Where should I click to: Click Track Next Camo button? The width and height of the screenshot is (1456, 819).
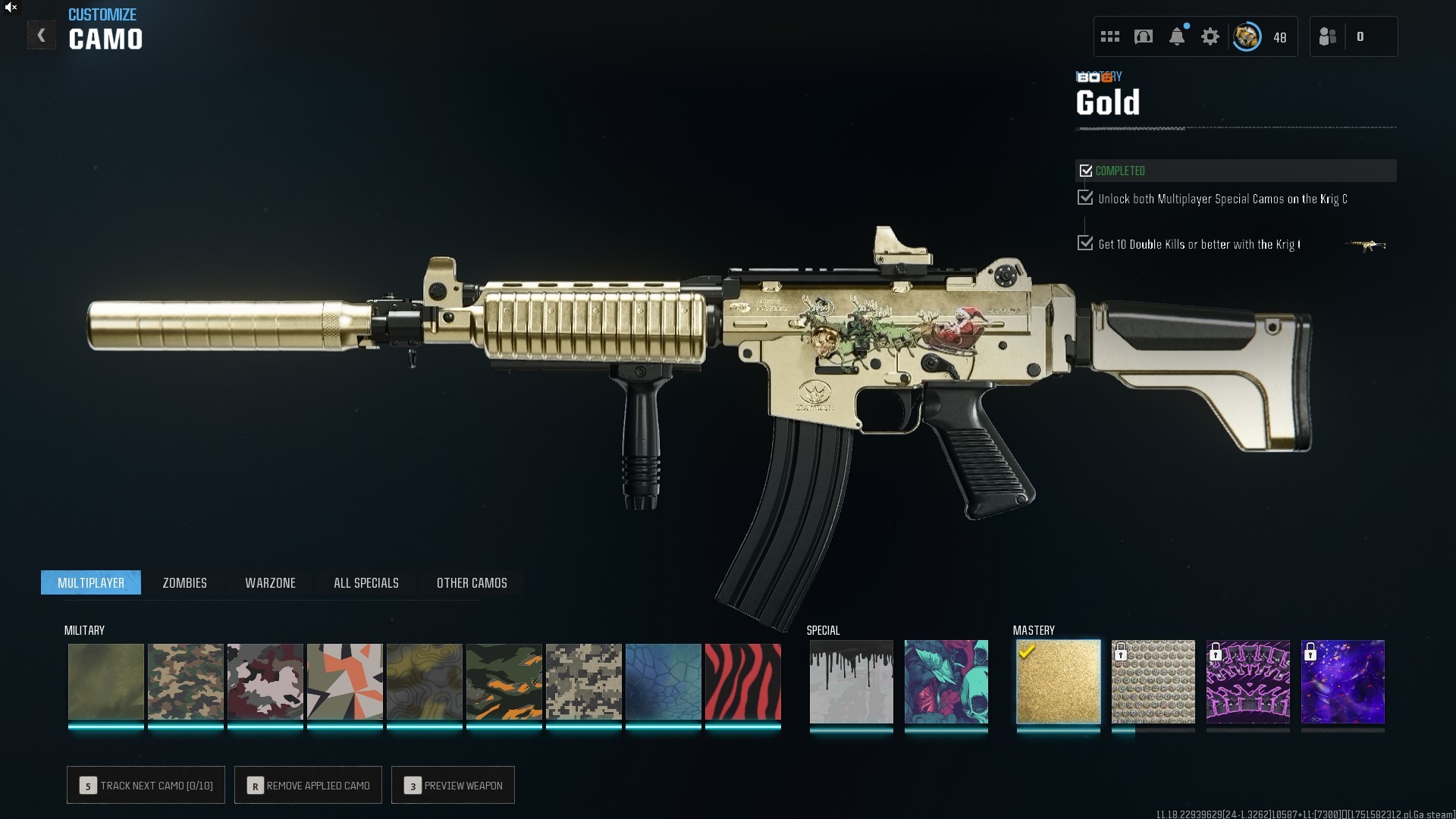click(x=146, y=786)
